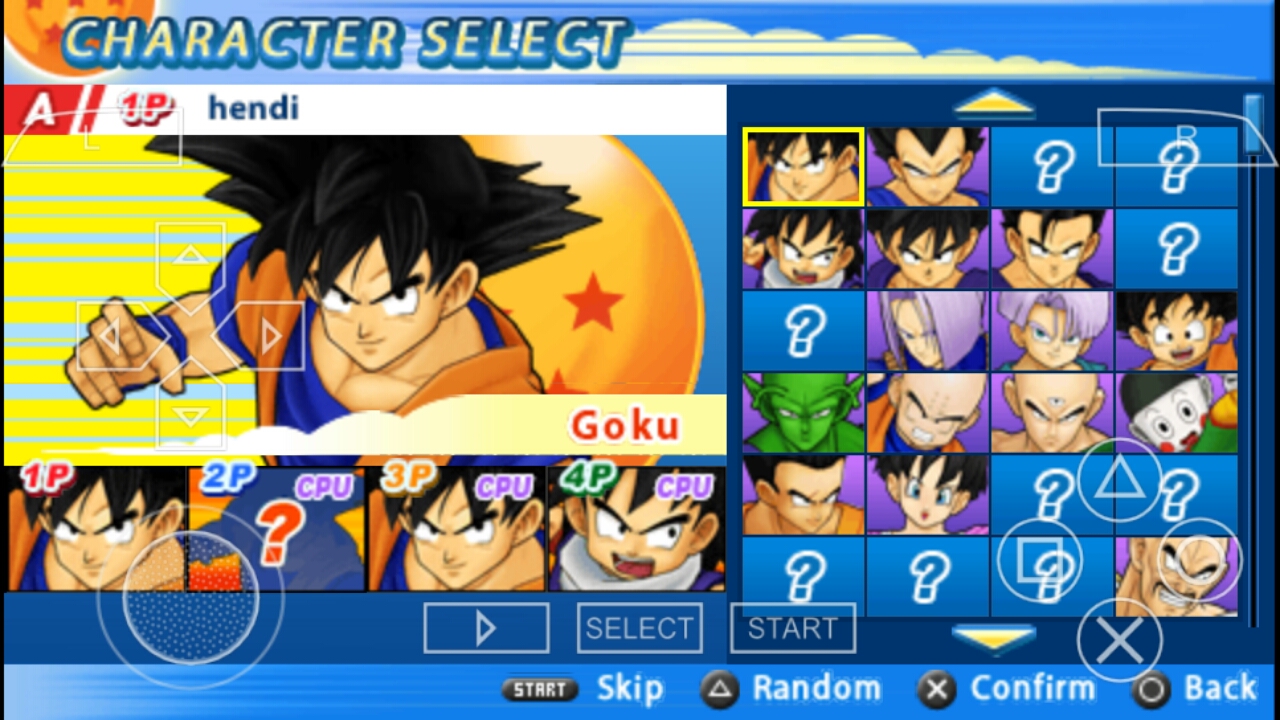This screenshot has height=720, width=1280.
Task: Tap the next-page arrow beside SELECT
Action: [486, 628]
